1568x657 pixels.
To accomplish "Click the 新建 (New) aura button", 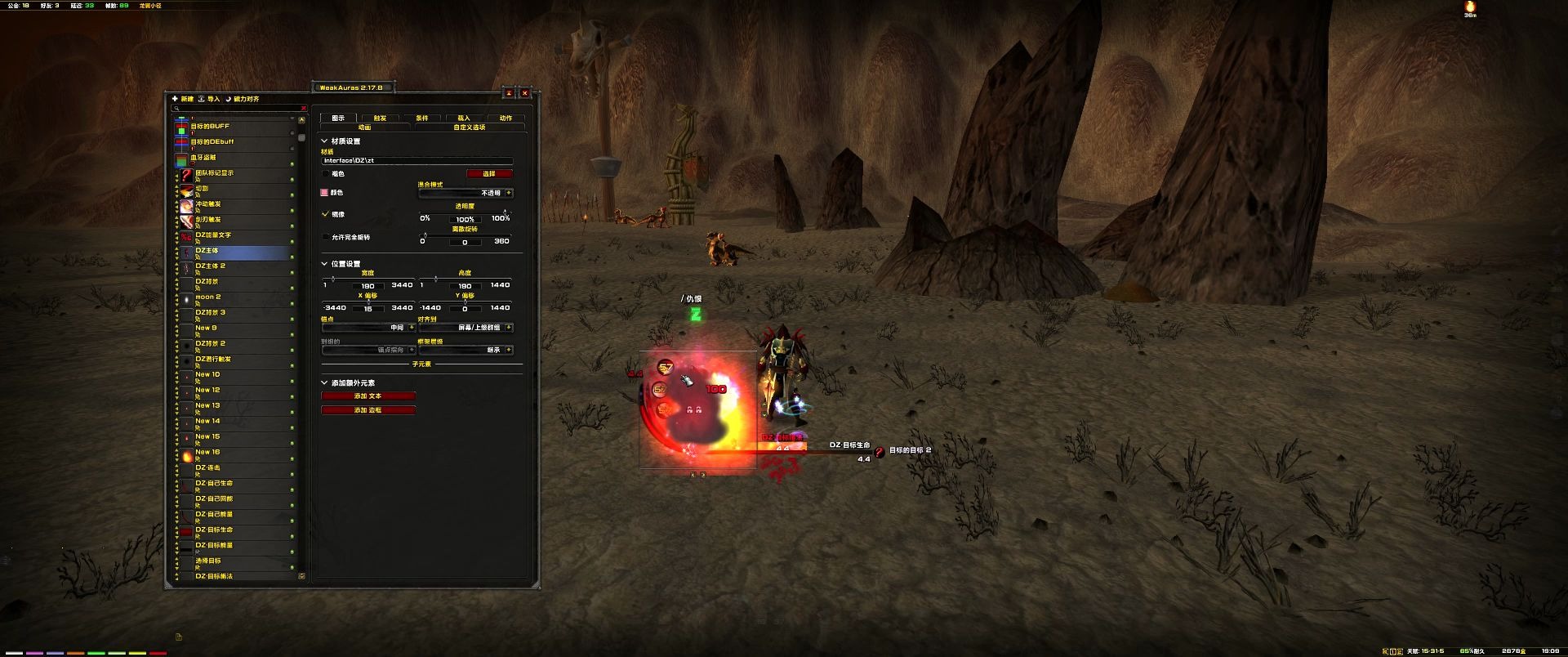I will [x=183, y=99].
